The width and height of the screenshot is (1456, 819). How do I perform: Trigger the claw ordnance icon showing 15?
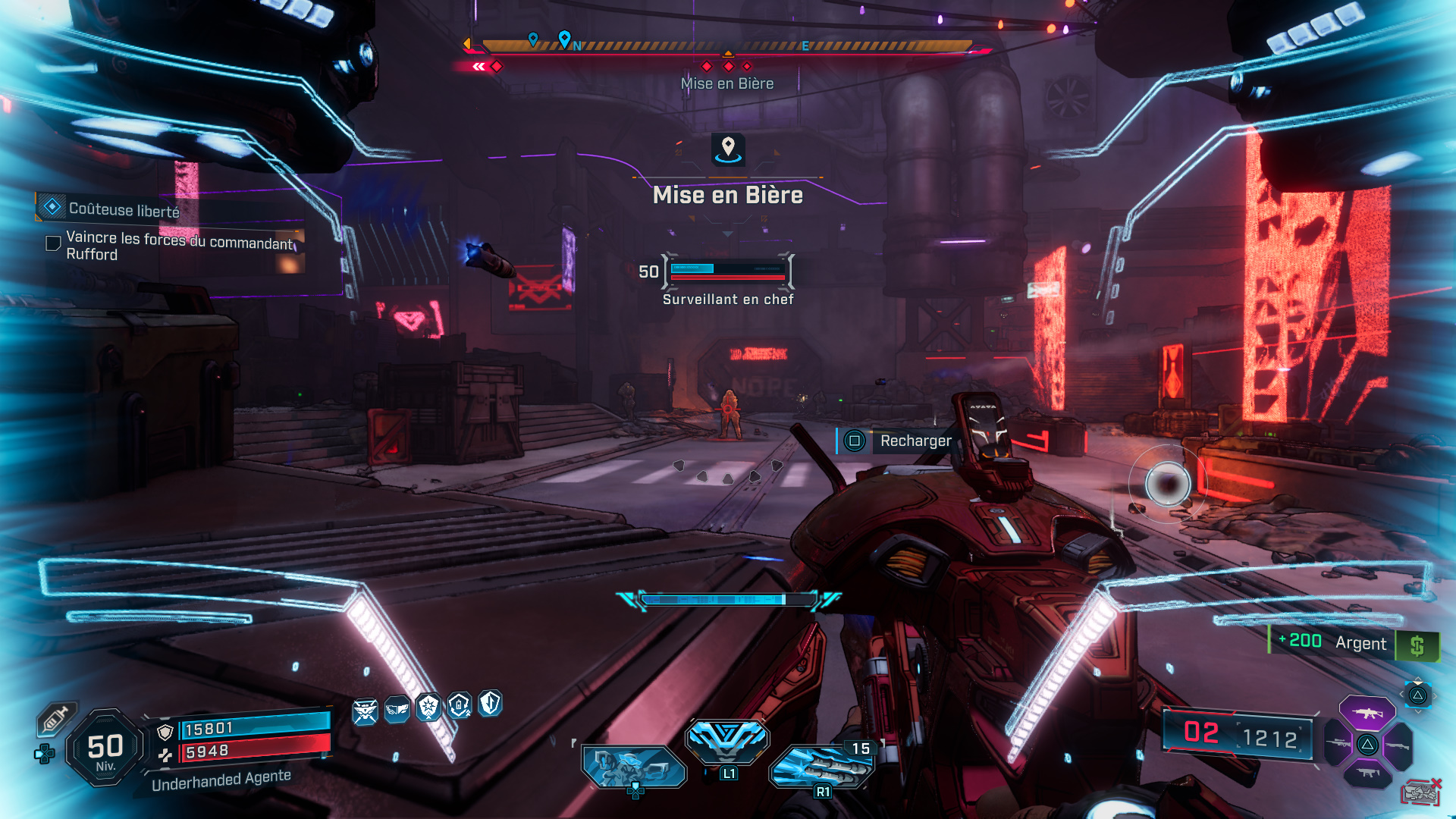[x=821, y=766]
